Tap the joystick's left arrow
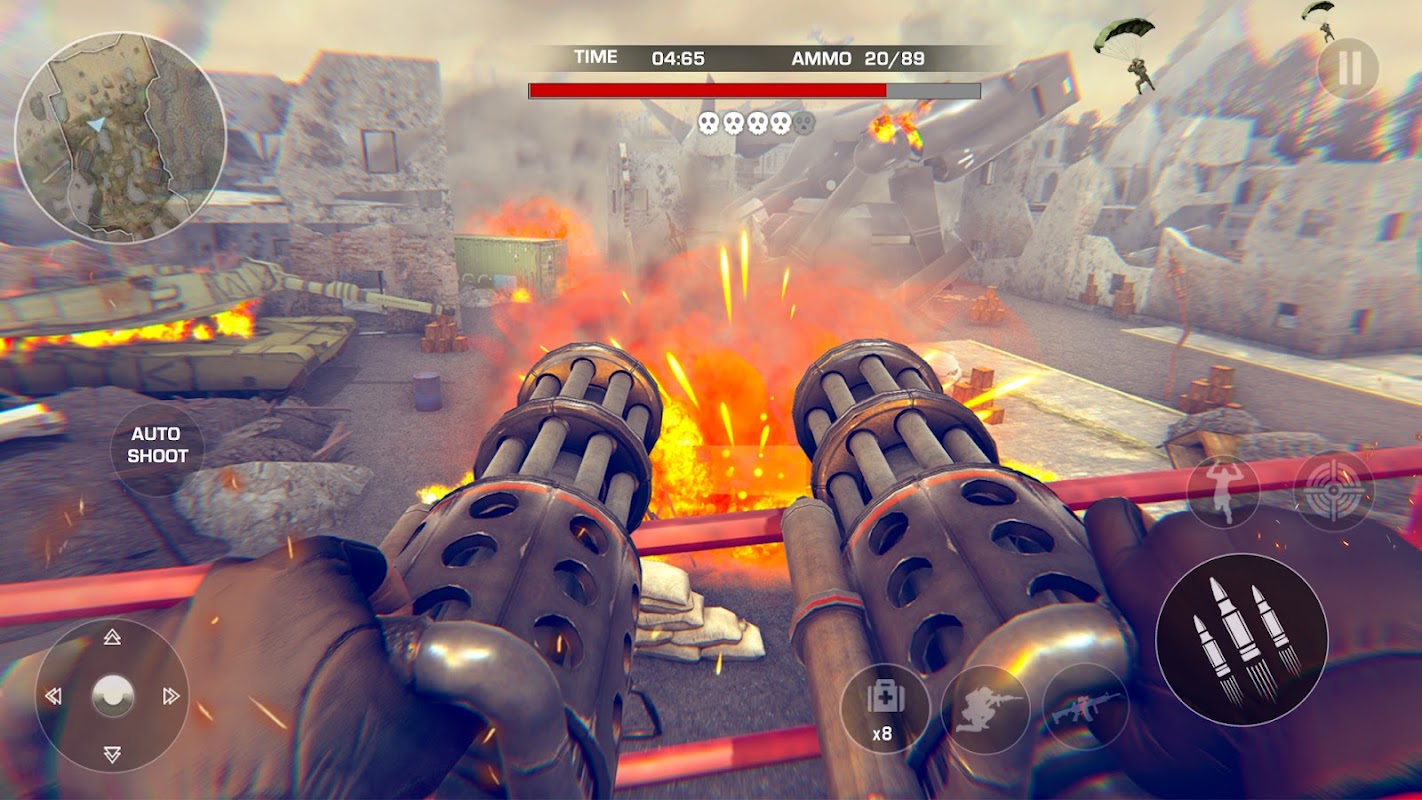The width and height of the screenshot is (1422, 800). pyautogui.click(x=54, y=696)
